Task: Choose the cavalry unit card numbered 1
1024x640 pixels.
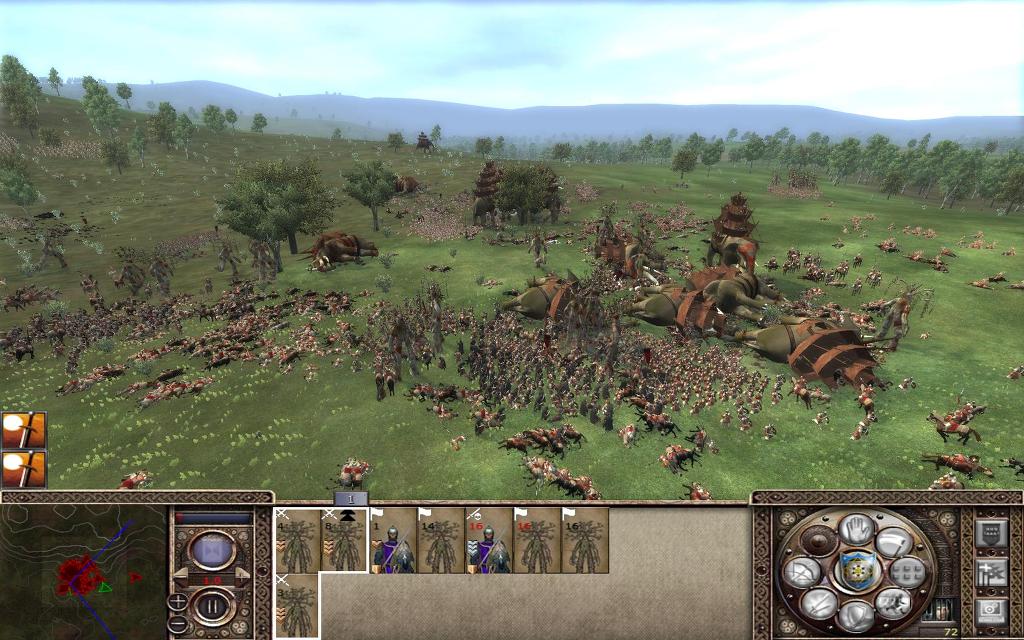Action: coord(393,541)
